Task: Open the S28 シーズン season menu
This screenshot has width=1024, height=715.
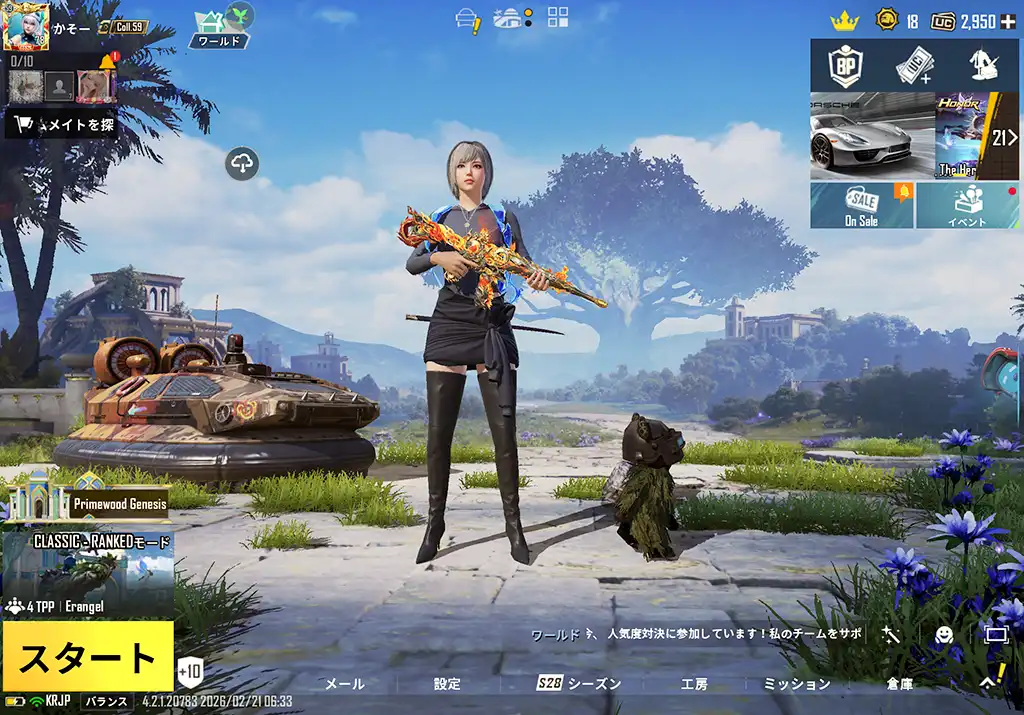Action: click(x=580, y=684)
